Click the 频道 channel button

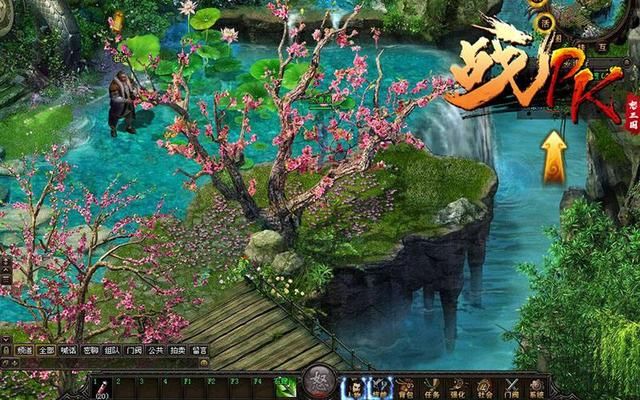(23, 351)
